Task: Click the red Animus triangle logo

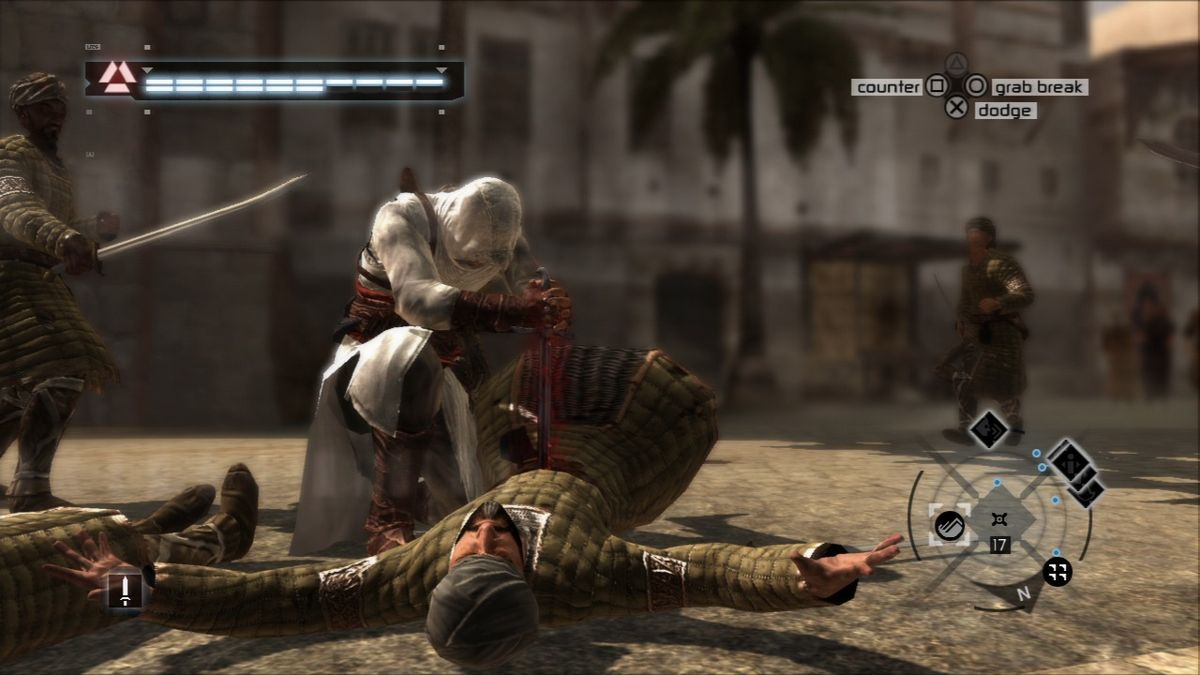Action: [117, 79]
